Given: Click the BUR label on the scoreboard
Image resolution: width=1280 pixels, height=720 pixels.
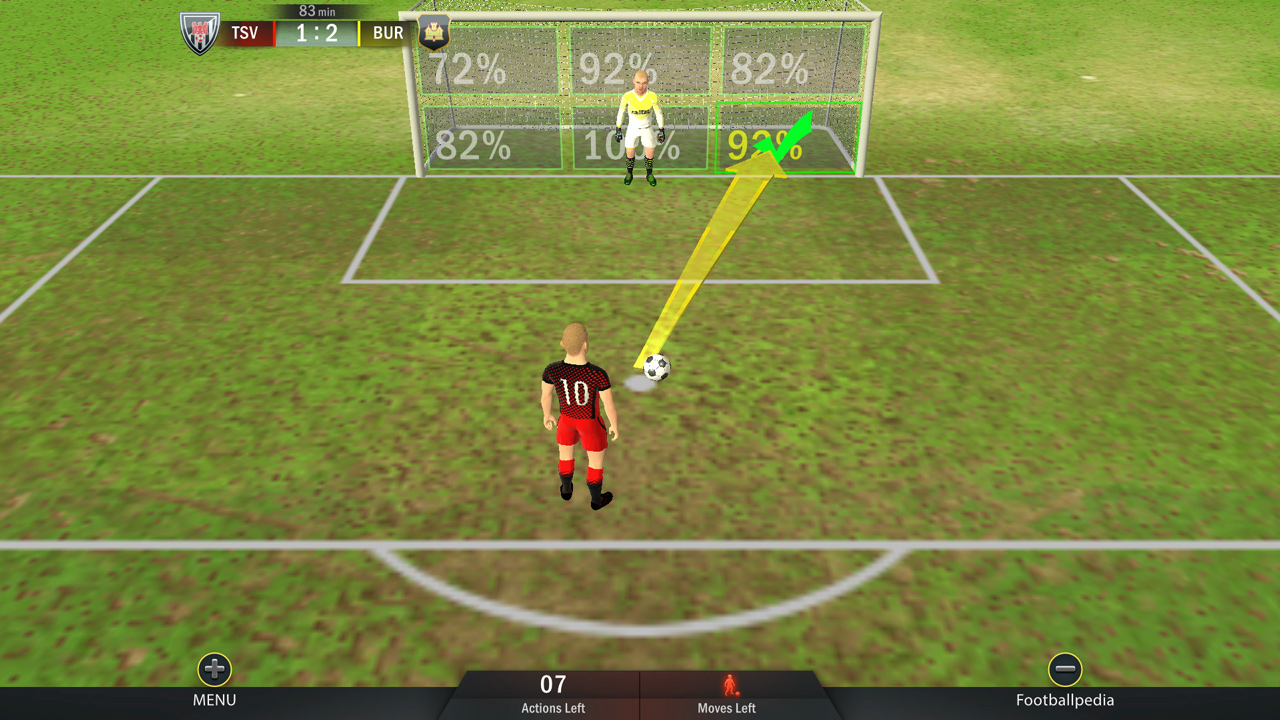Looking at the screenshot, I should point(388,32).
